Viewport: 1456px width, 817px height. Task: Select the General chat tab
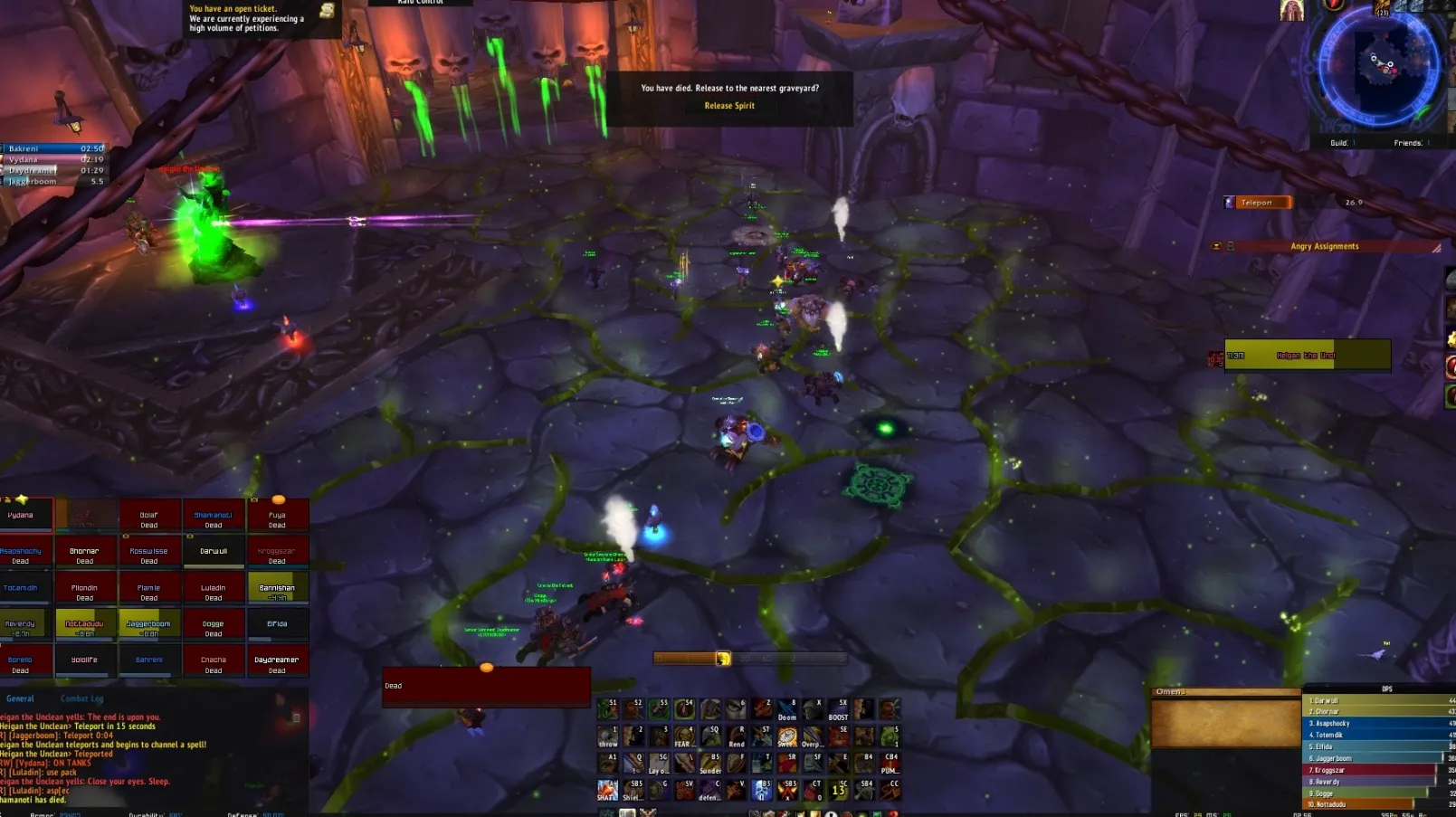click(20, 698)
